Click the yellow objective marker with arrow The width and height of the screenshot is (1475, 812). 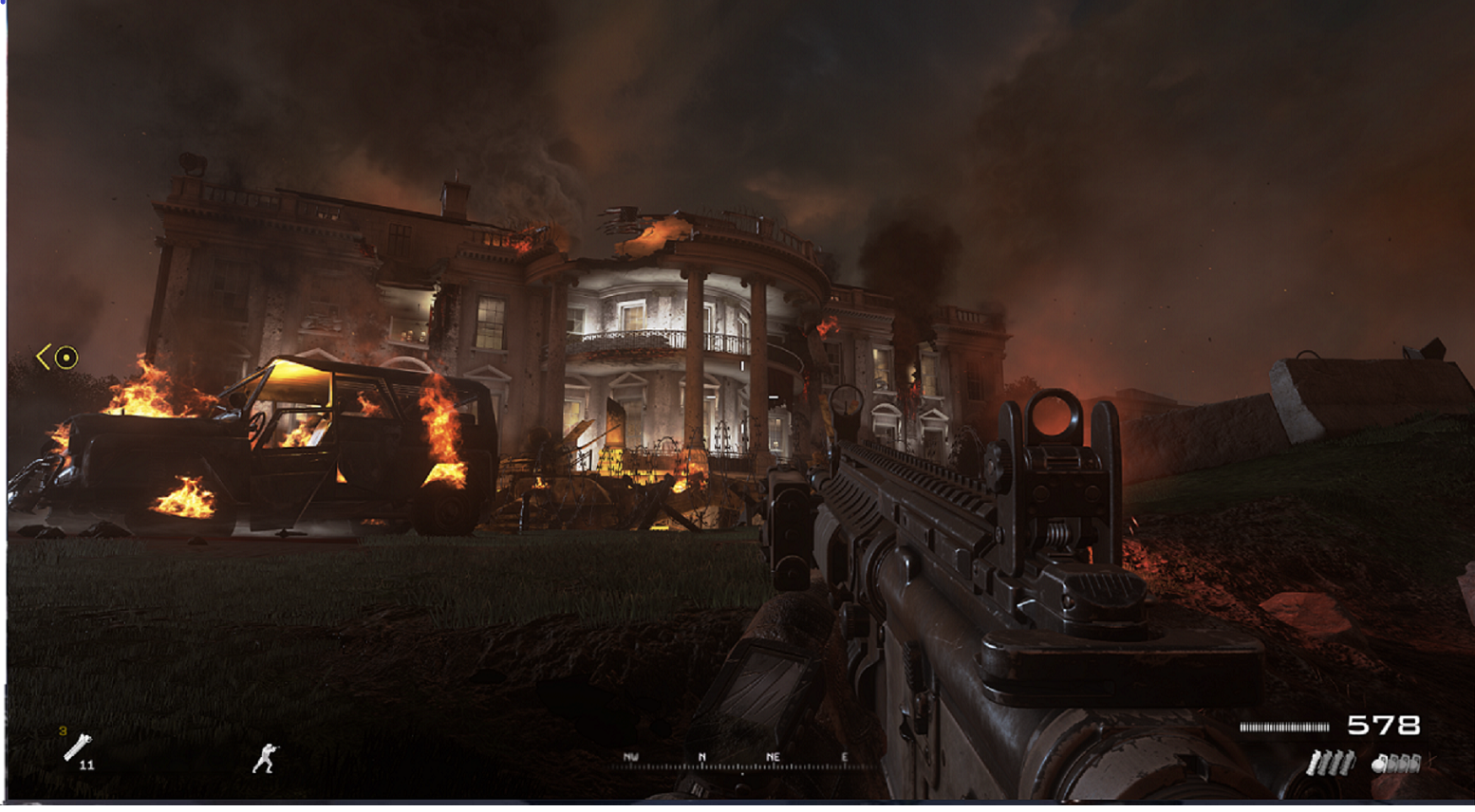coord(58,358)
